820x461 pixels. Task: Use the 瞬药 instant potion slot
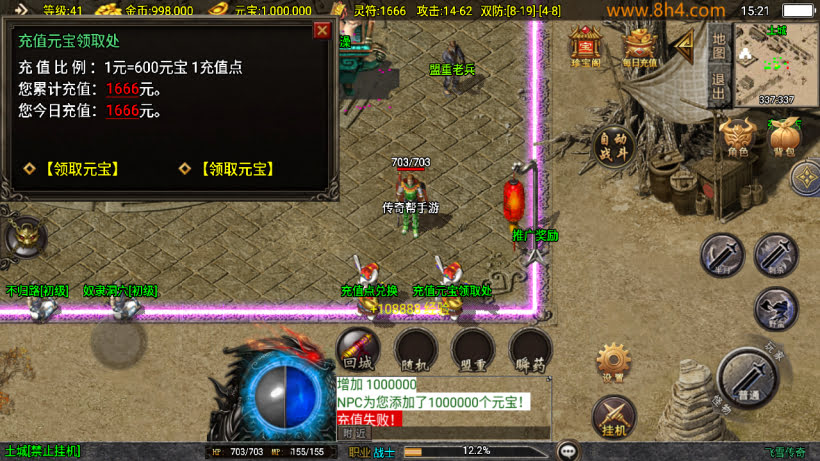point(530,351)
